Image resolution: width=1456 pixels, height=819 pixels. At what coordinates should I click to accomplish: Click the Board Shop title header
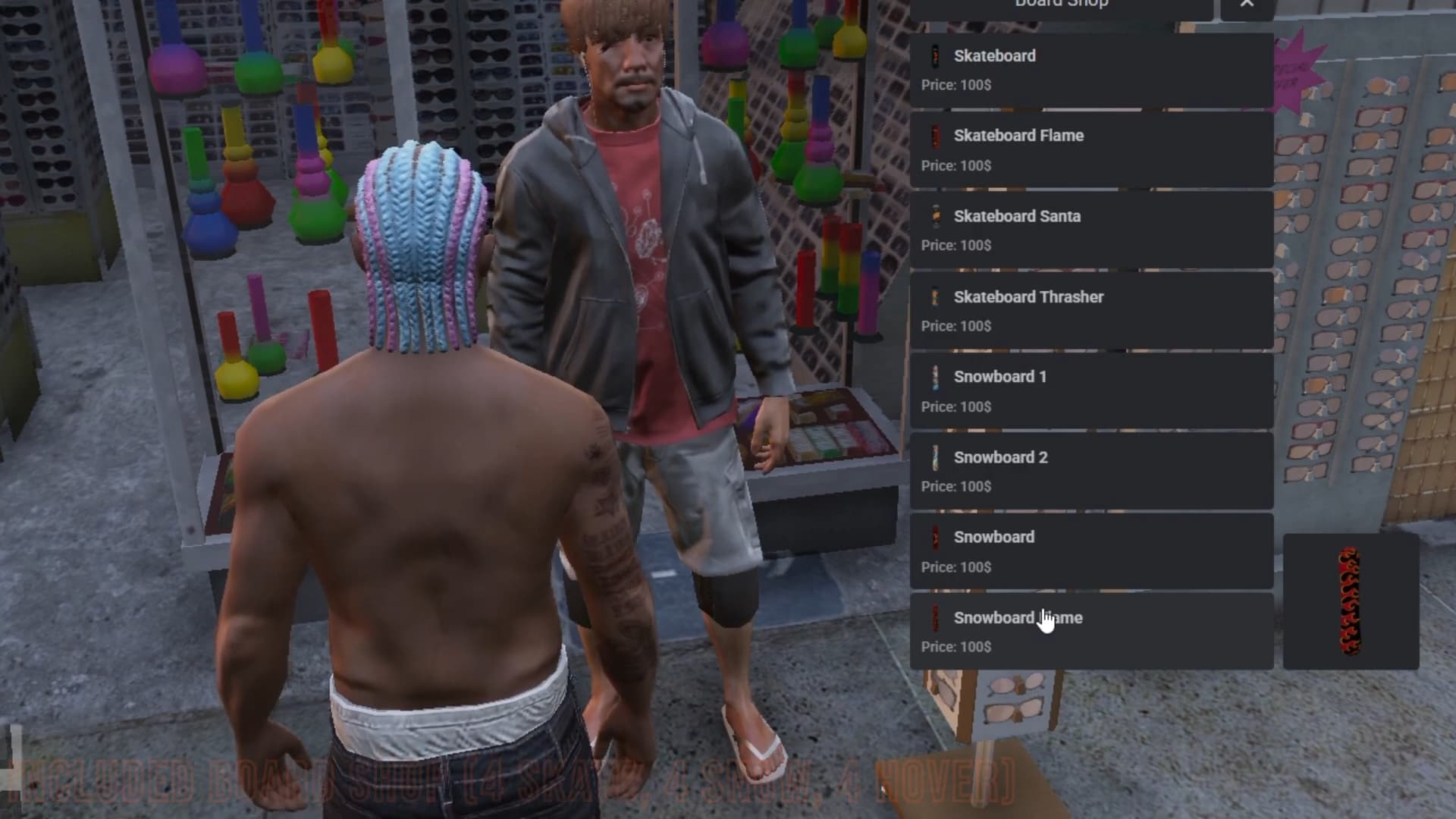coord(1059,5)
